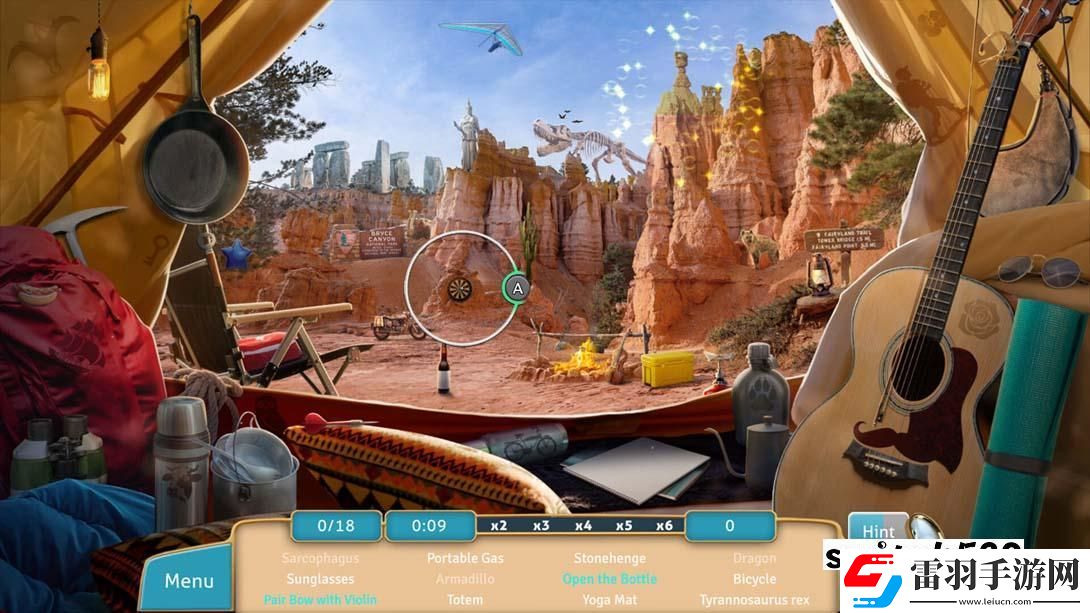The width and height of the screenshot is (1090, 613).
Task: Select 'Sunglasses' in the item list
Action: pos(320,579)
